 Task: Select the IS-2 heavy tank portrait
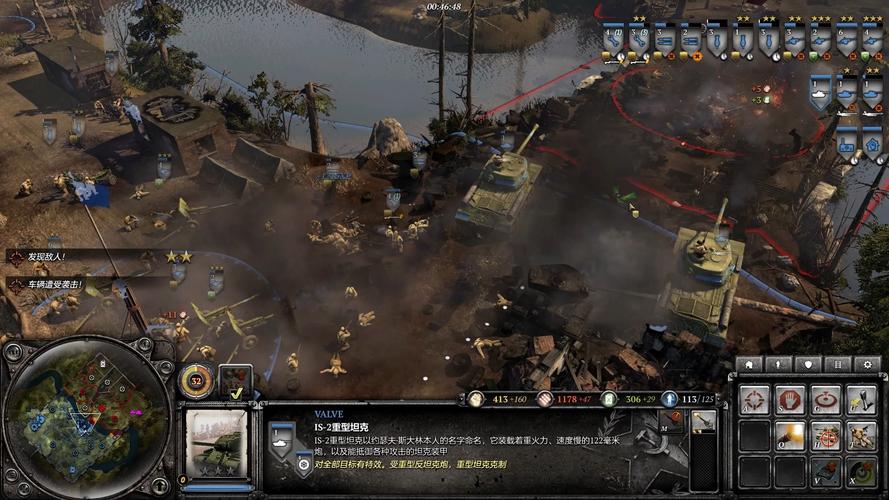[x=217, y=442]
